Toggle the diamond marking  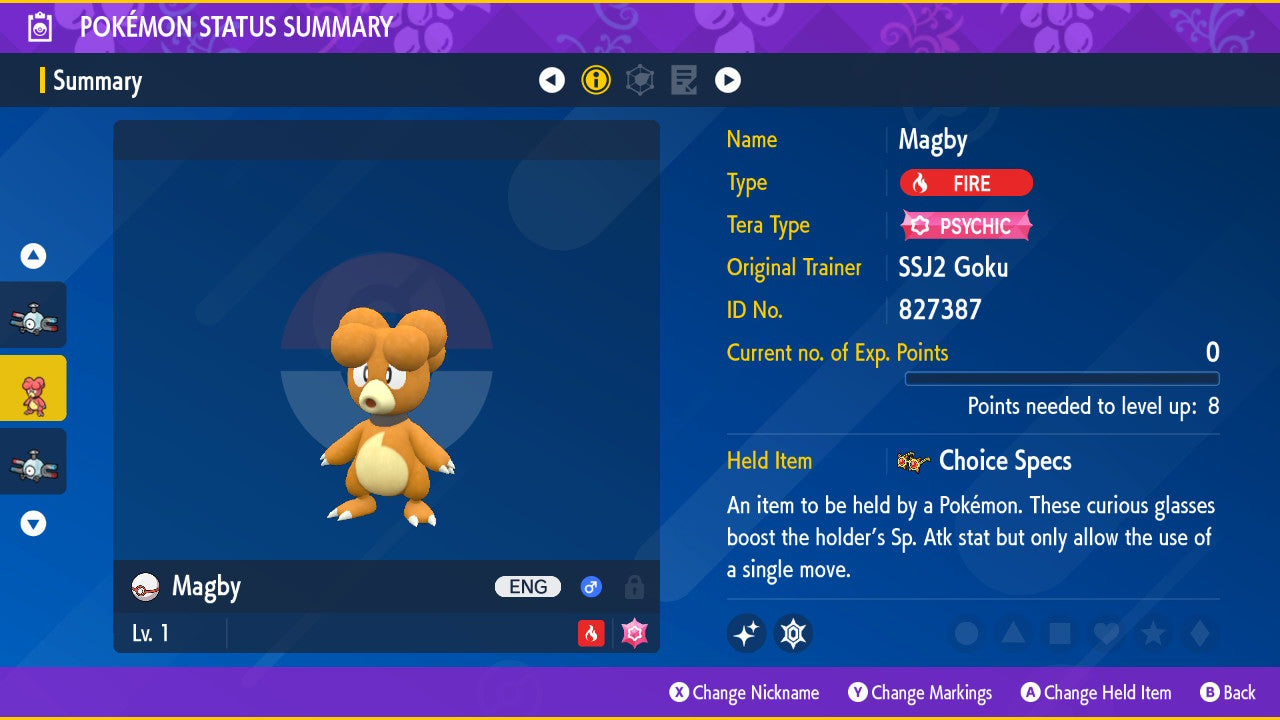pos(1197,633)
